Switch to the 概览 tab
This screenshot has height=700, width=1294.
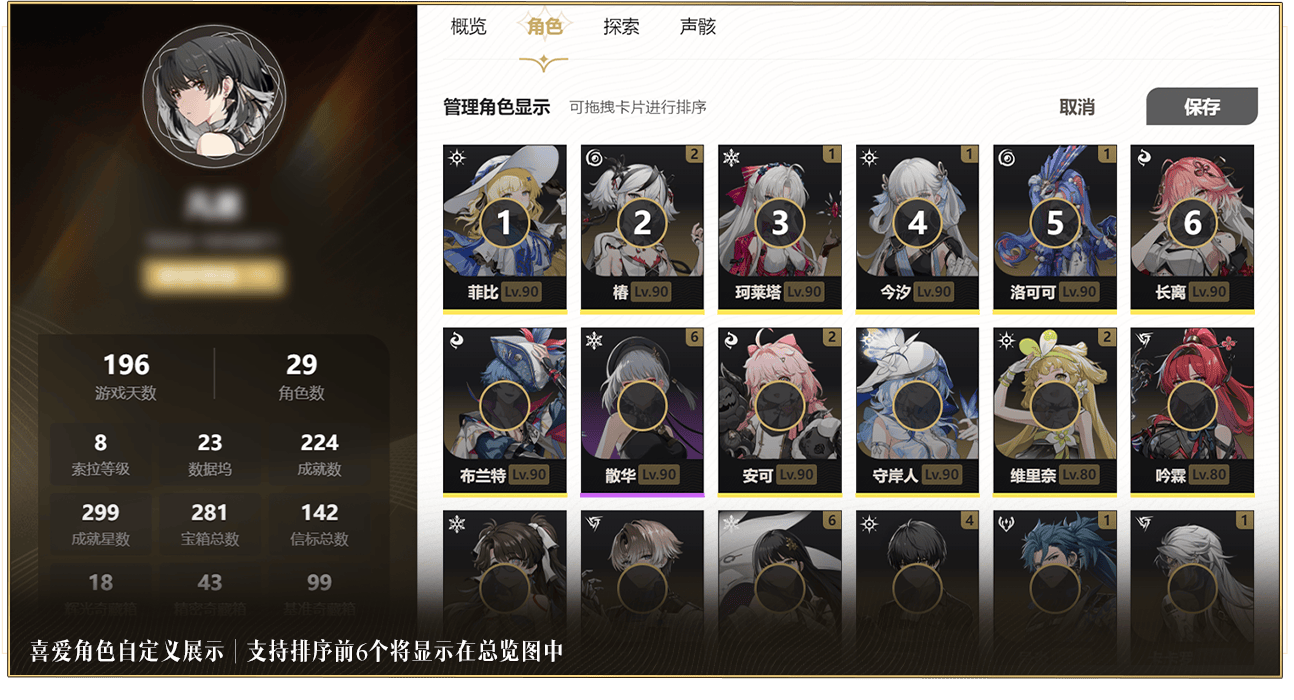coord(468,27)
